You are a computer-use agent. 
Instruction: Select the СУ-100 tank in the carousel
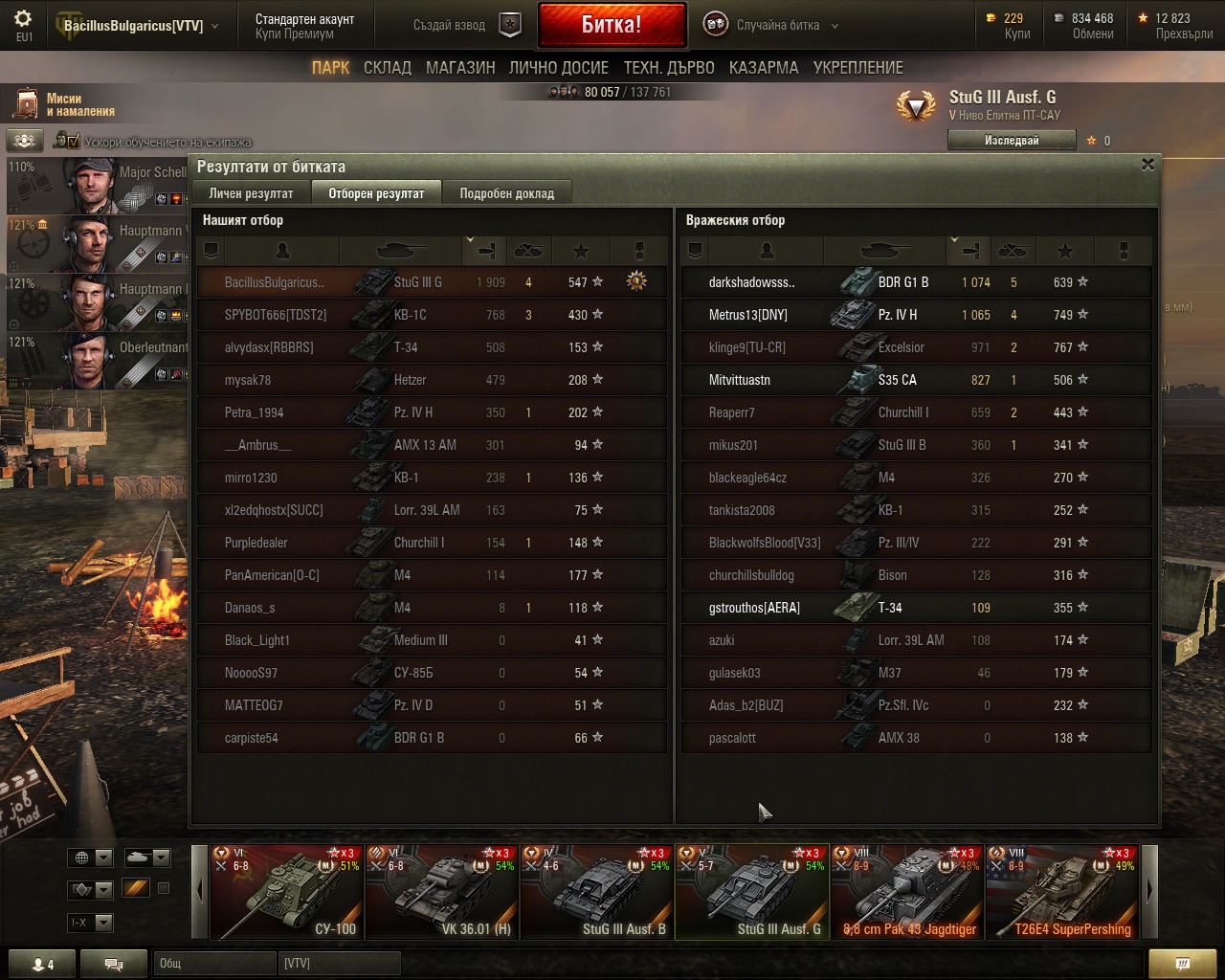(x=287, y=892)
